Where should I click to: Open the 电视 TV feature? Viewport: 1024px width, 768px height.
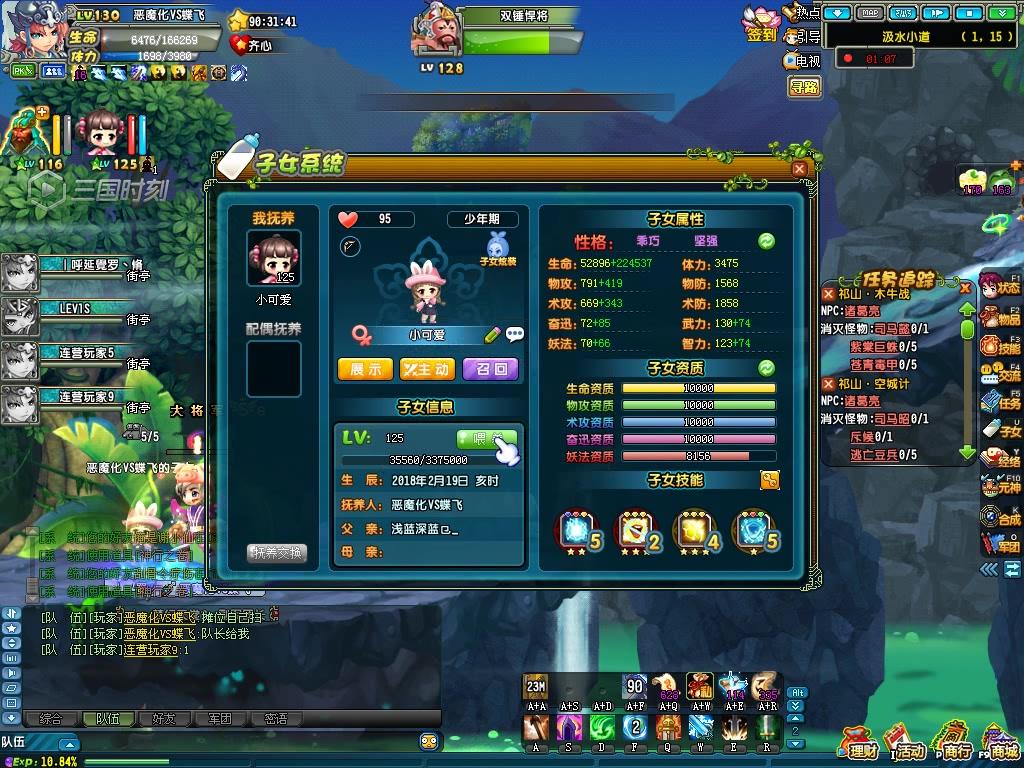click(x=801, y=60)
